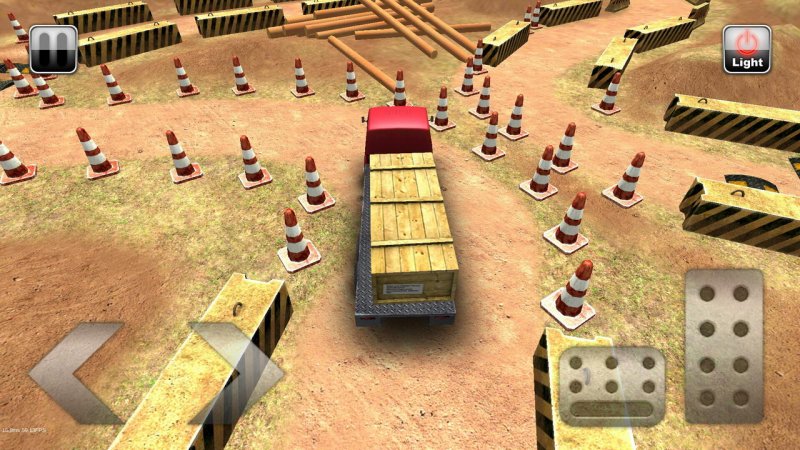The image size is (800, 450).
Task: Pause the game with the pause button
Action: [x=53, y=48]
